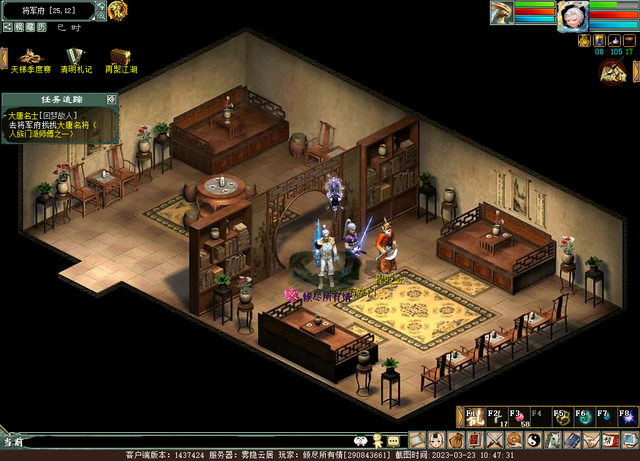
Task: Activate the F5 hotbar skill
Action: [x=562, y=416]
